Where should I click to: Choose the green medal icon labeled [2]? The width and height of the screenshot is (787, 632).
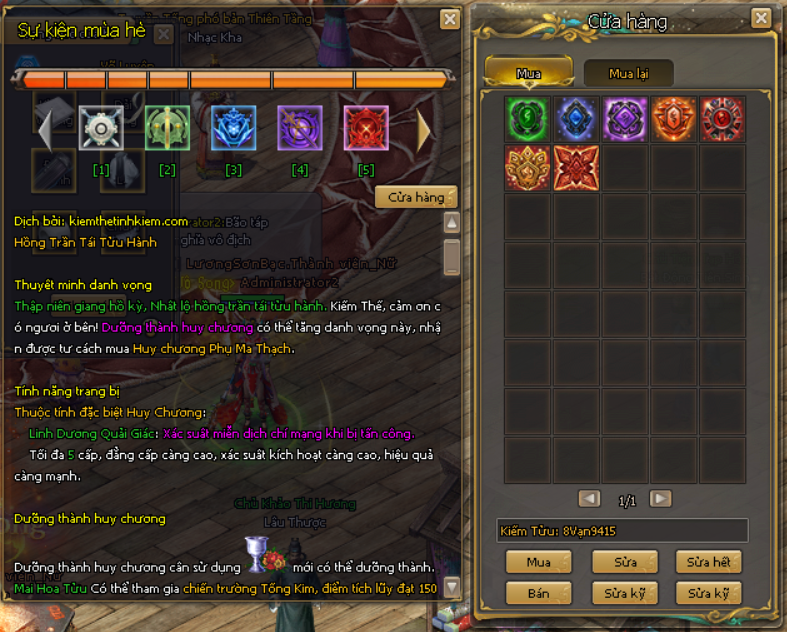click(x=167, y=129)
